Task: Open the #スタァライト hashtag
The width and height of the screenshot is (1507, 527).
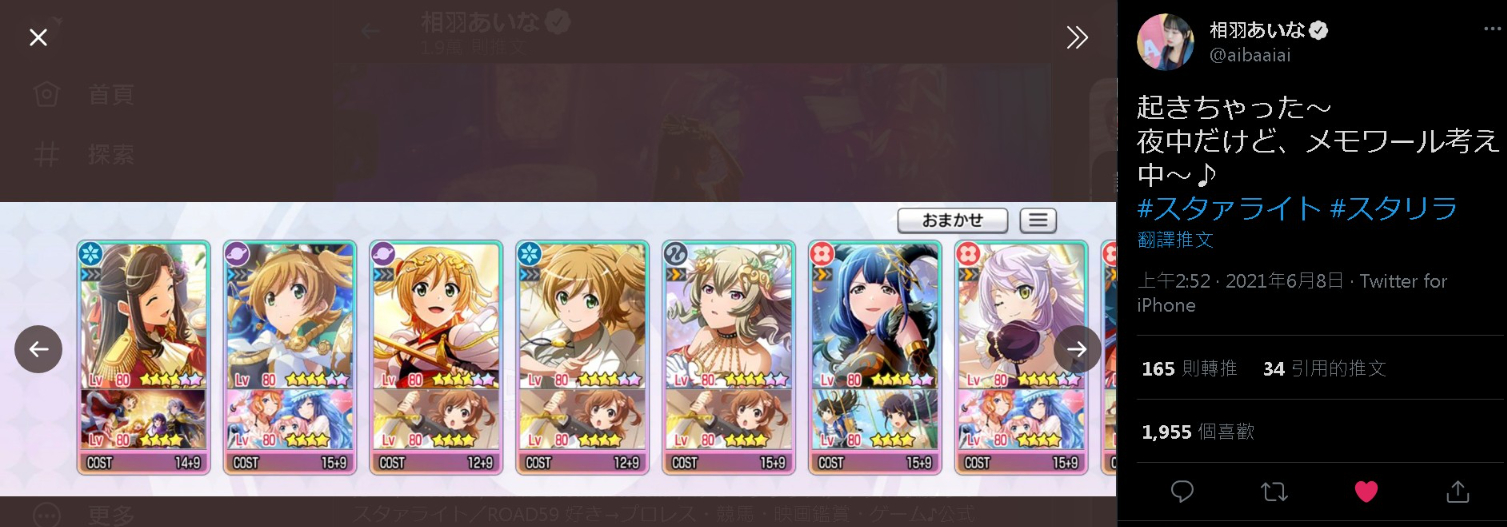Action: (x=1229, y=208)
